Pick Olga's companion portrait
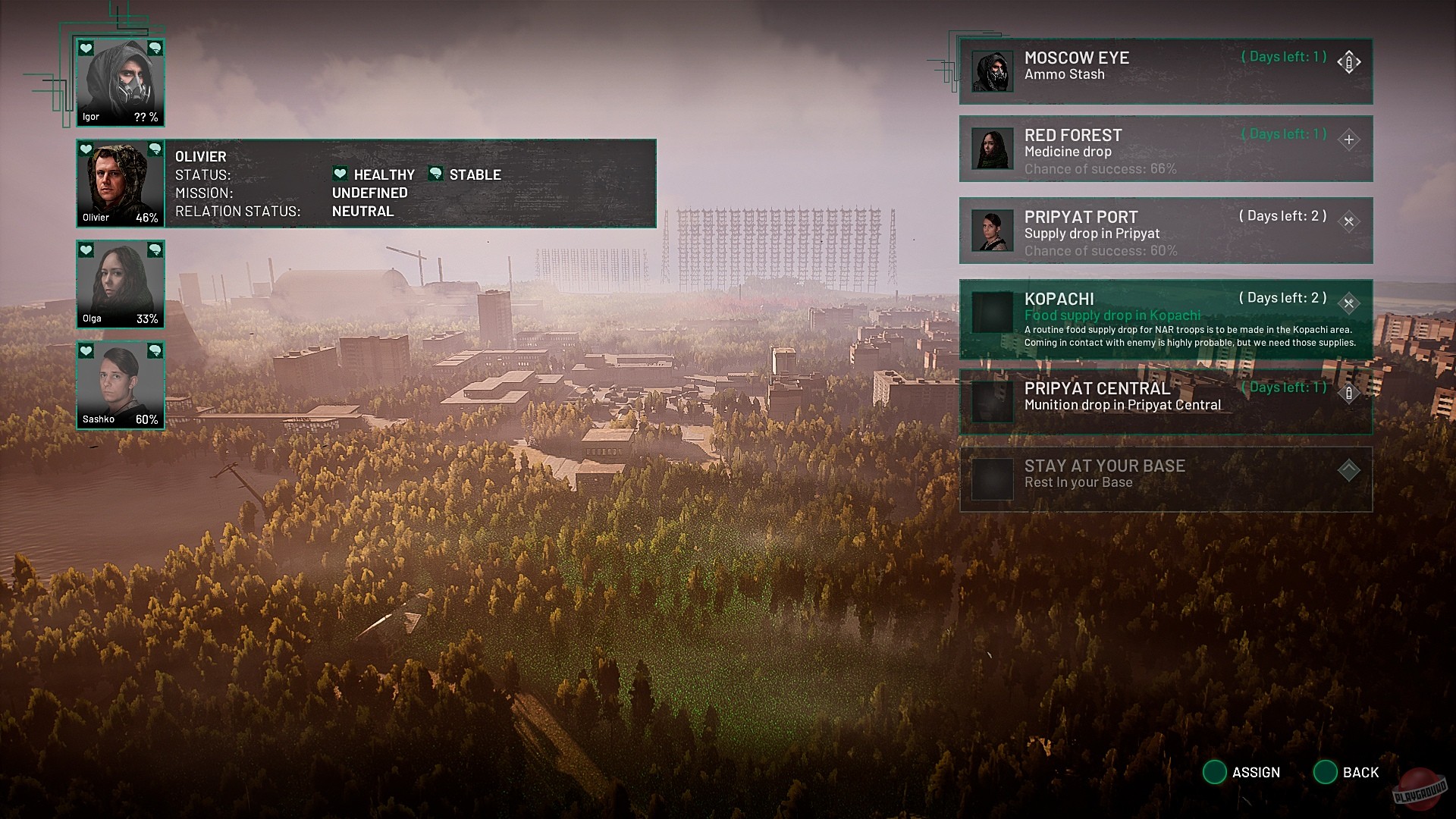Viewport: 1456px width, 819px height. click(121, 284)
